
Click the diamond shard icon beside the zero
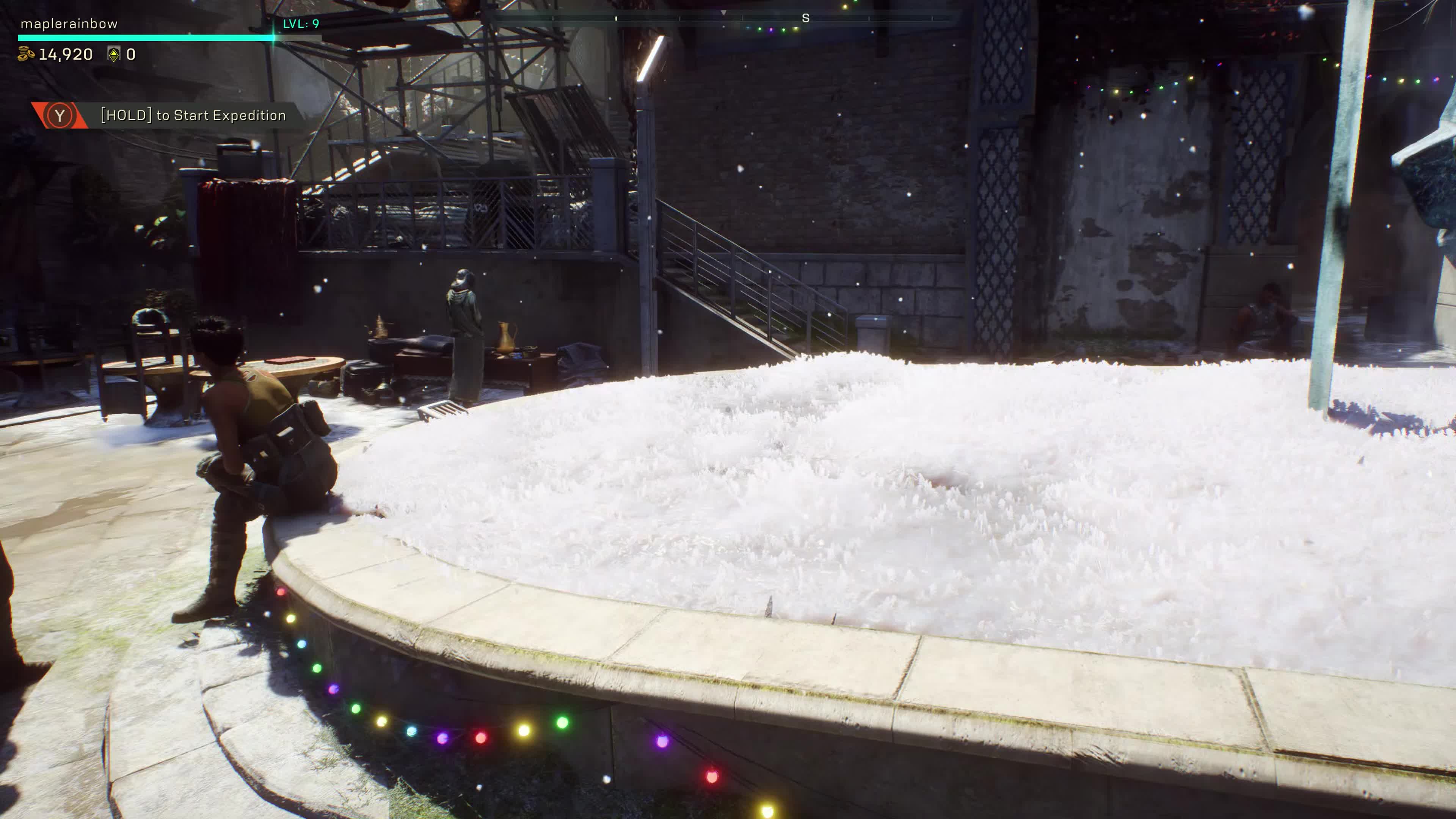(114, 54)
